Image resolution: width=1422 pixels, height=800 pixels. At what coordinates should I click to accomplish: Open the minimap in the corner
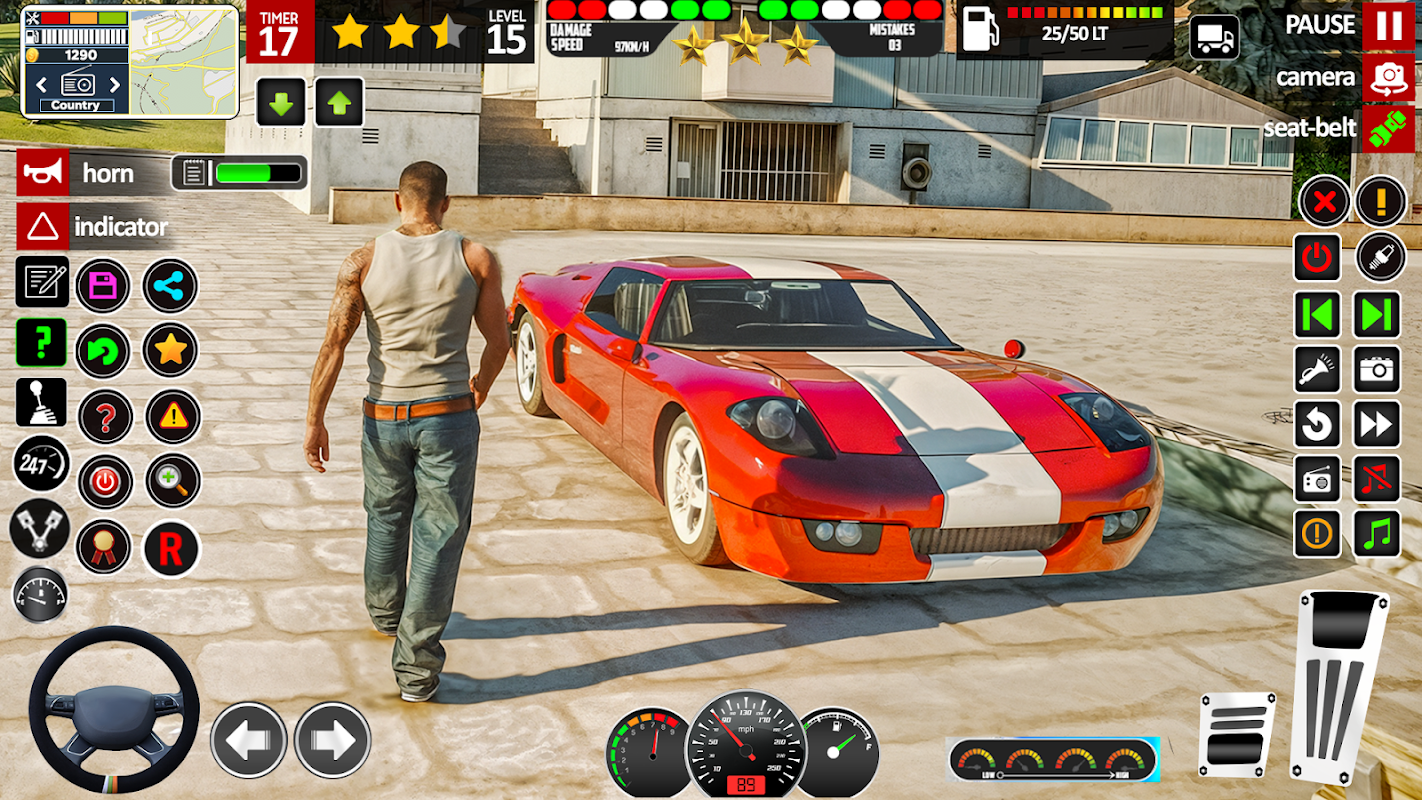coord(183,62)
